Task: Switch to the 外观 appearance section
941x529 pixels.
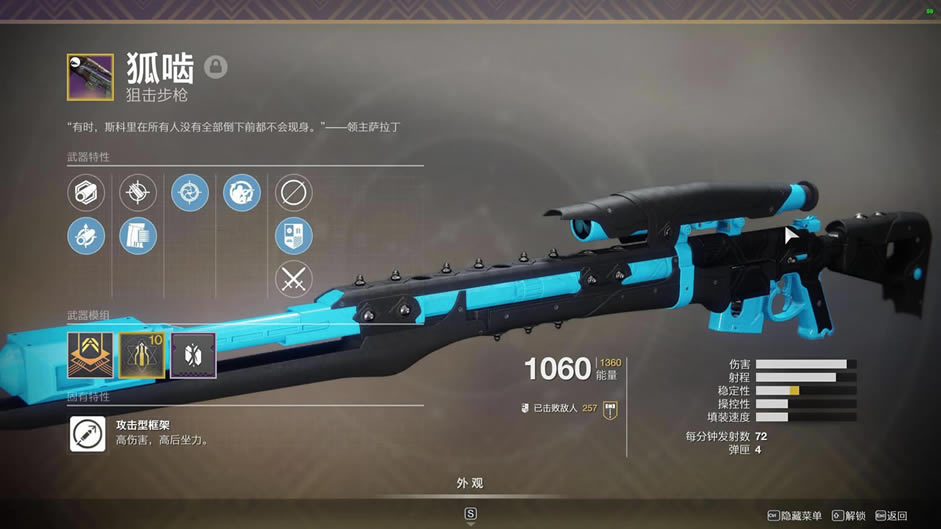Action: tap(470, 484)
